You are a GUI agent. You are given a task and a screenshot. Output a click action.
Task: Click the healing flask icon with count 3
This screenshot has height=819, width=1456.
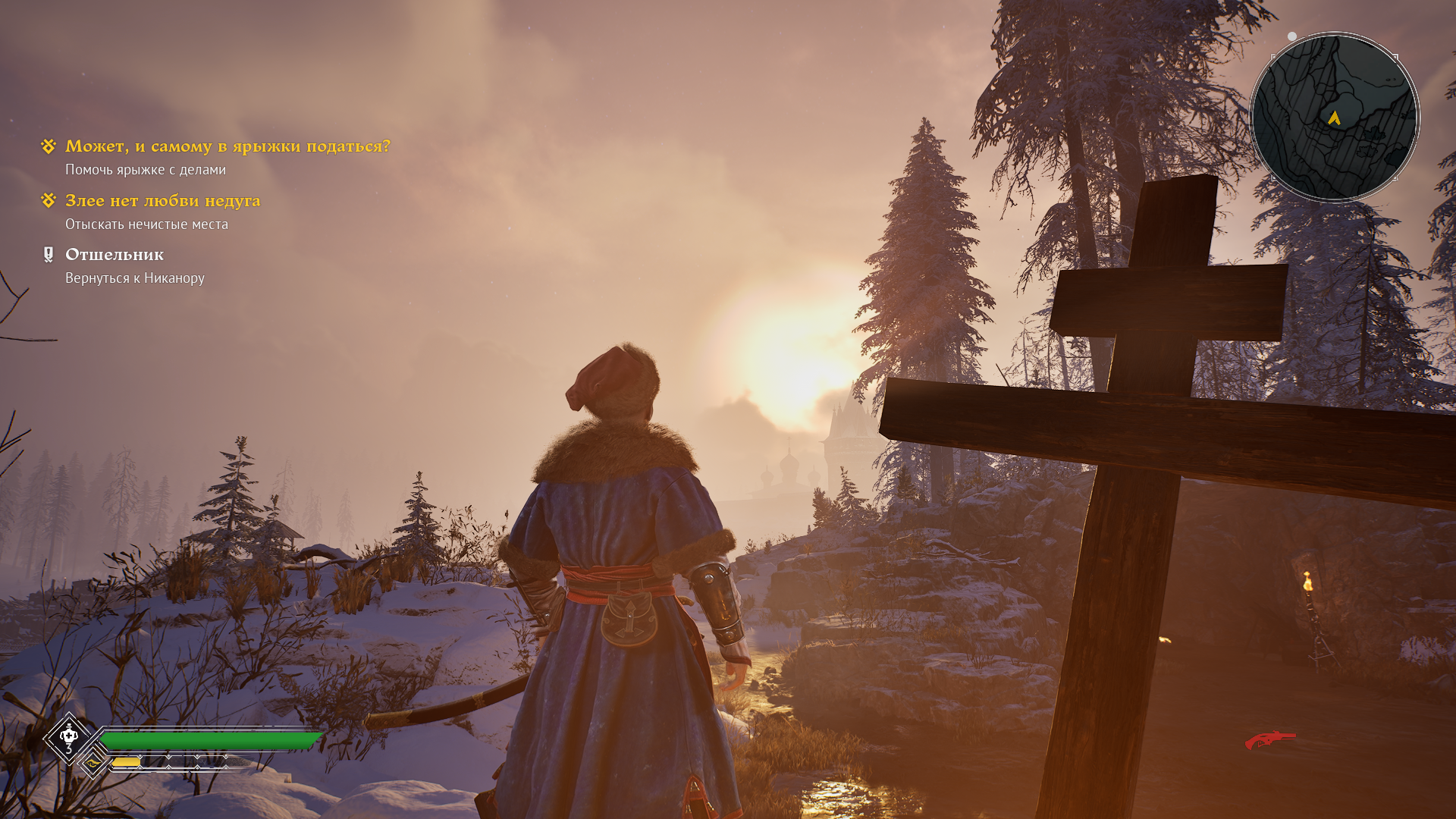tap(69, 737)
